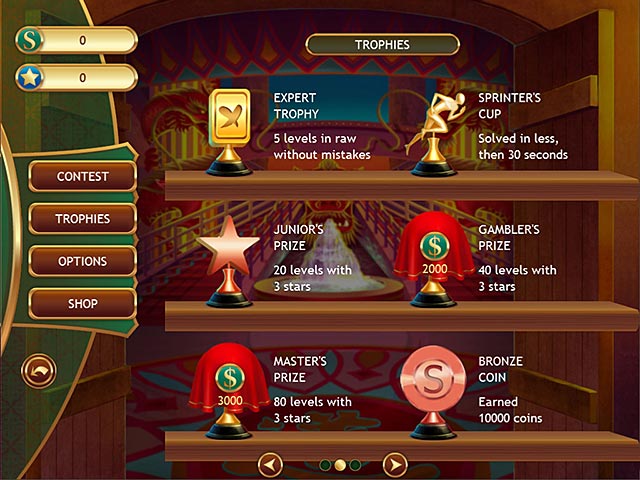This screenshot has height=480, width=640.
Task: Go to the previous trophies page
Action: tap(271, 464)
